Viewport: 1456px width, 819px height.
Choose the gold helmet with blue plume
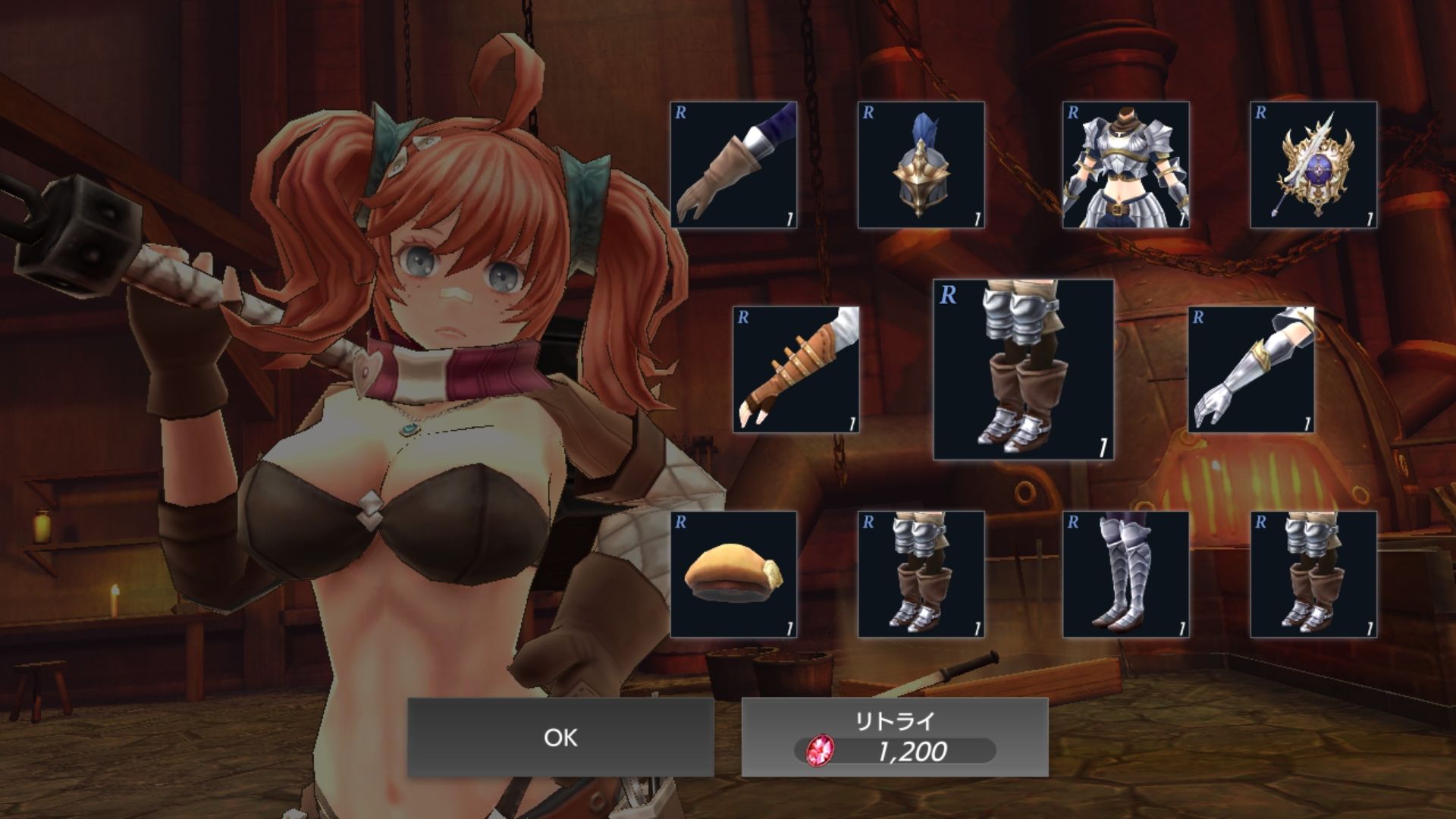921,165
